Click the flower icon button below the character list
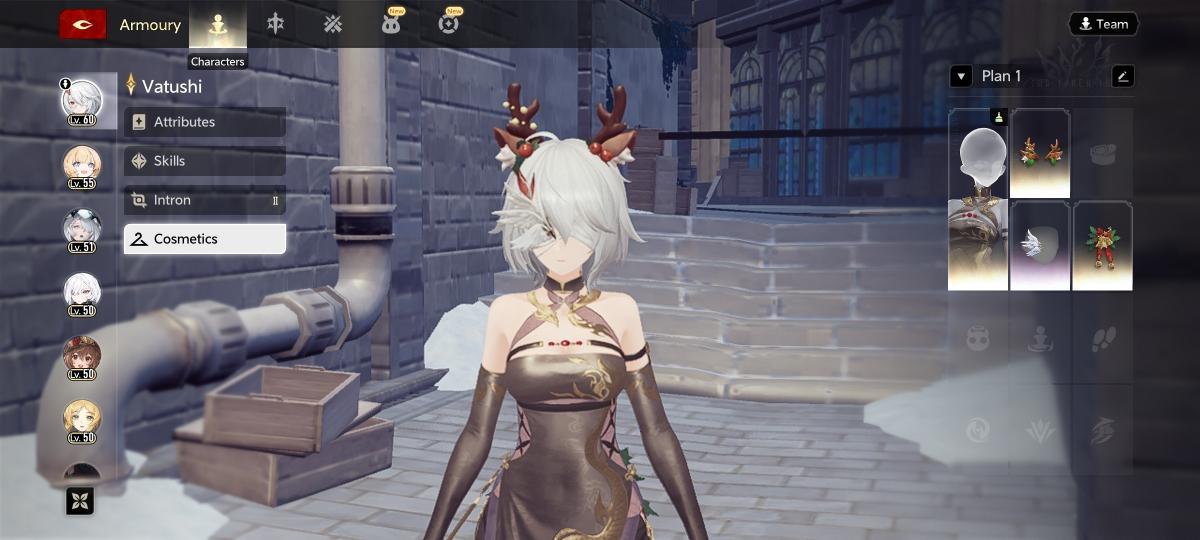Viewport: 1200px width, 540px height. [x=80, y=501]
